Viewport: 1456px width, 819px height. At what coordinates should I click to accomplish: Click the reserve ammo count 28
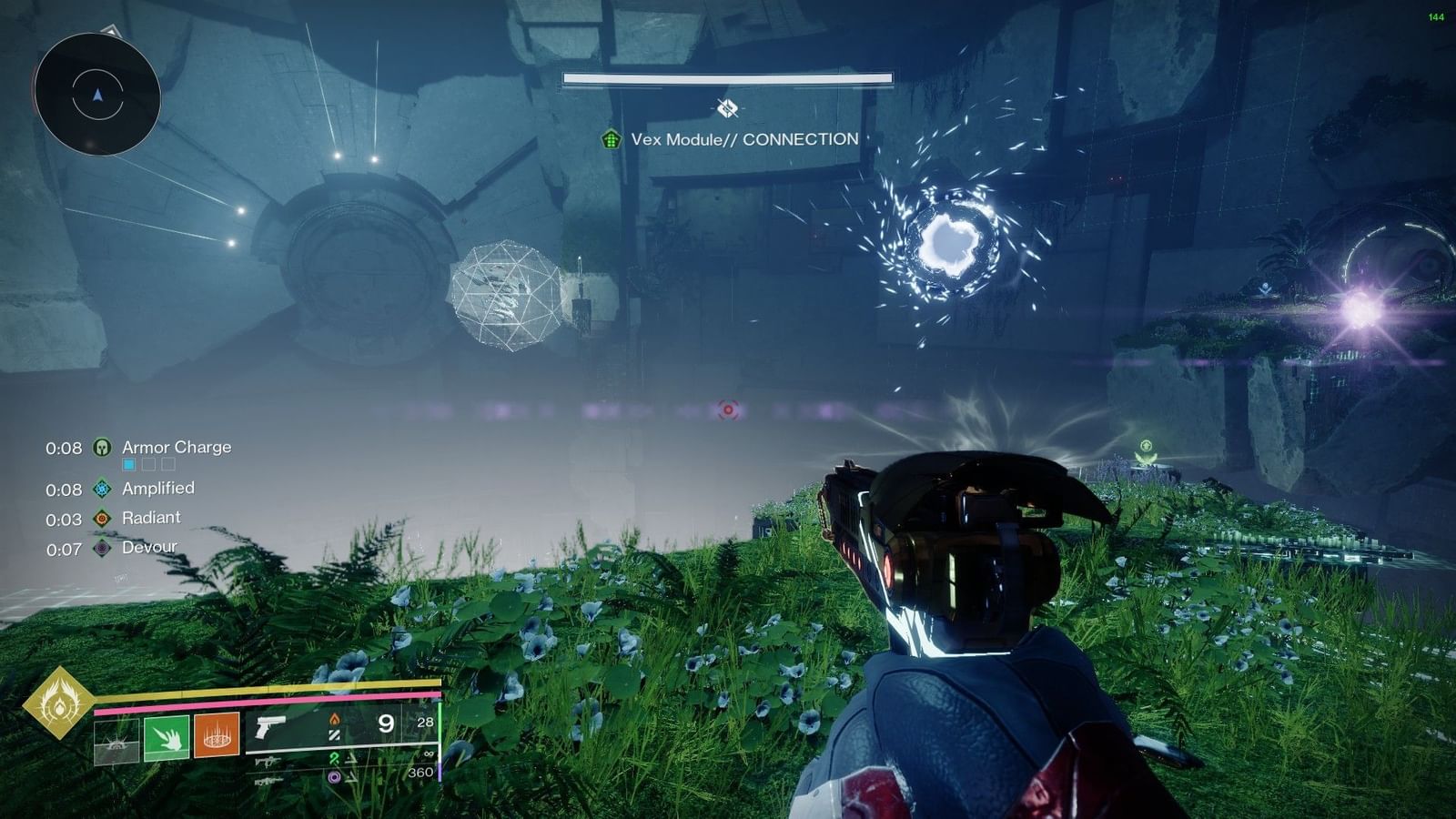(424, 723)
